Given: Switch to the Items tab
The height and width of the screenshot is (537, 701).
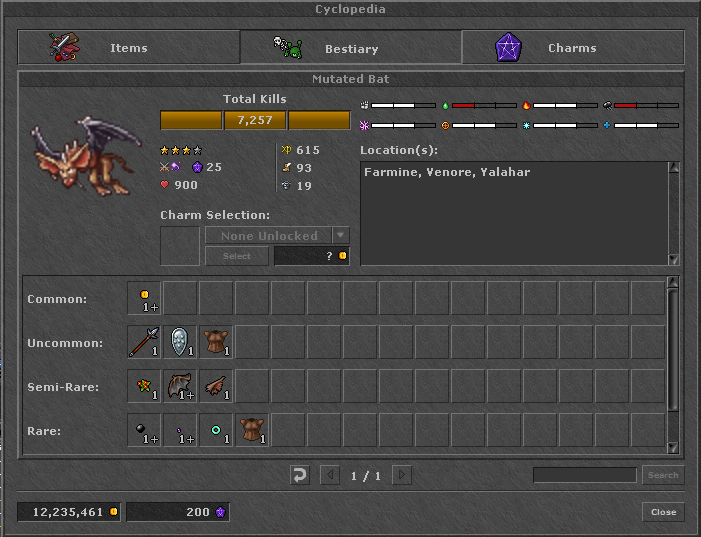Looking at the screenshot, I should (129, 47).
